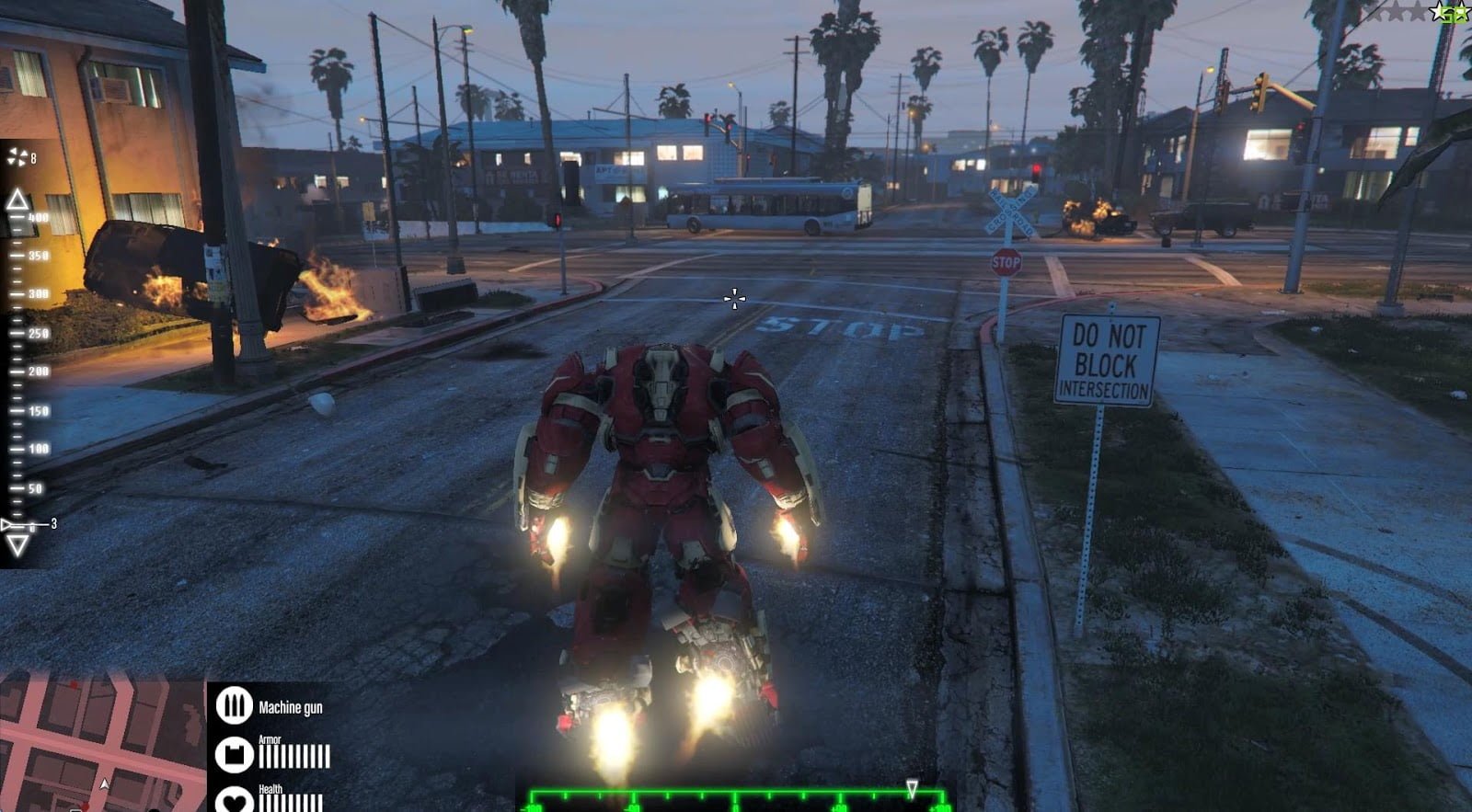Click the green altimeter bar at screen bottom
Viewport: 1472px width, 812px height.
[736, 796]
